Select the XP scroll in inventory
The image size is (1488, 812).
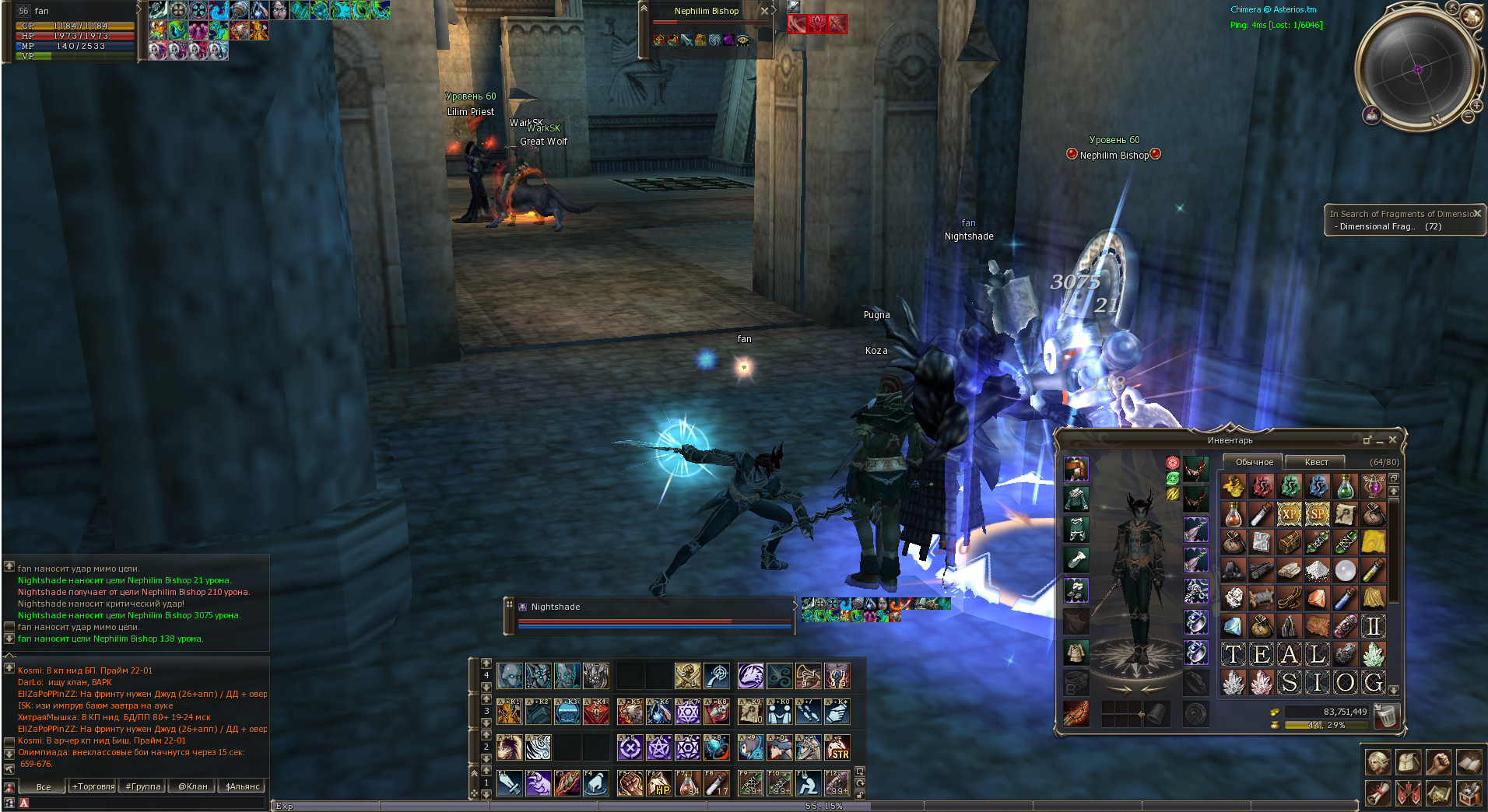click(x=1289, y=514)
